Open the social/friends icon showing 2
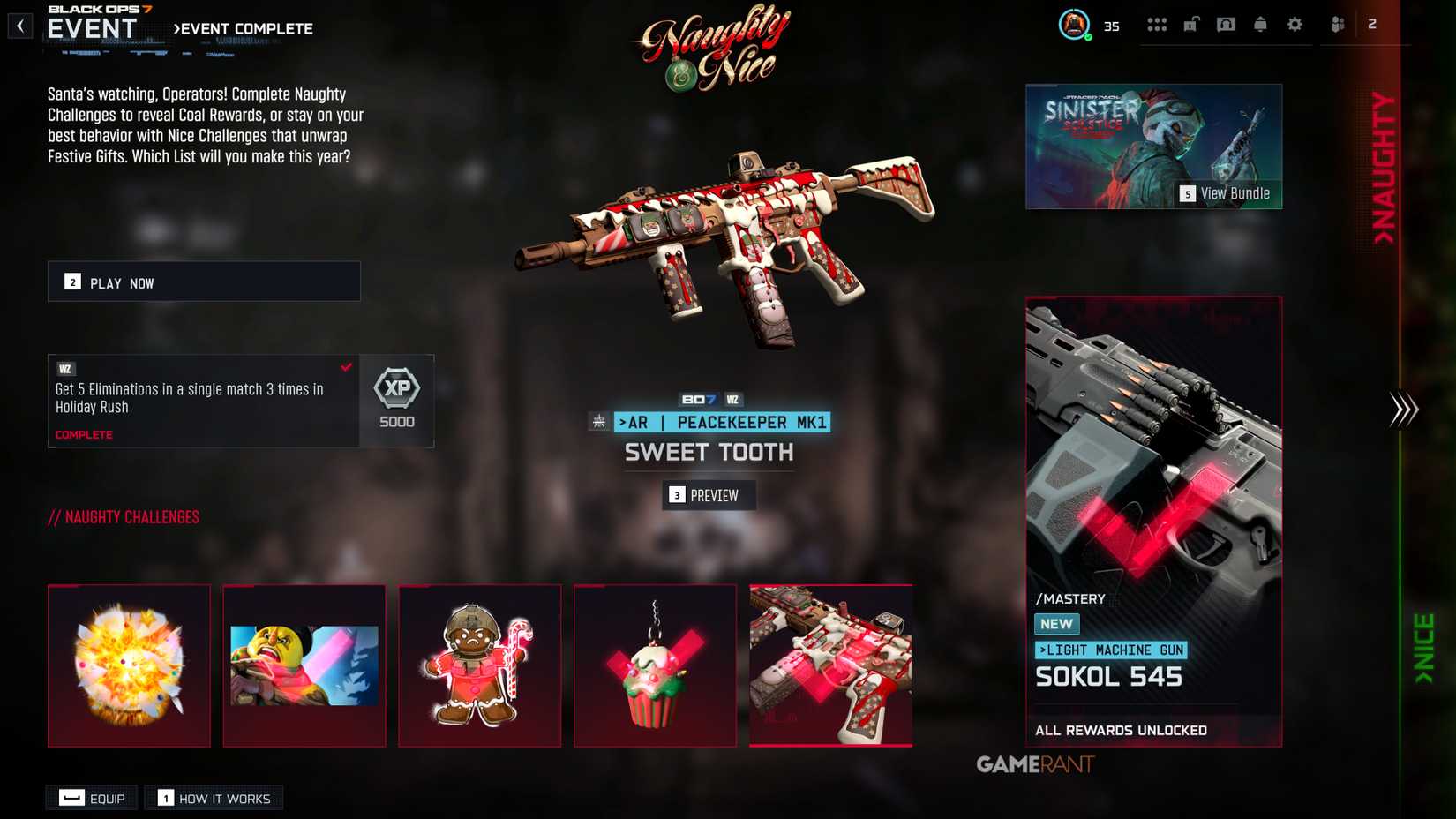The height and width of the screenshot is (819, 1456). click(1337, 25)
